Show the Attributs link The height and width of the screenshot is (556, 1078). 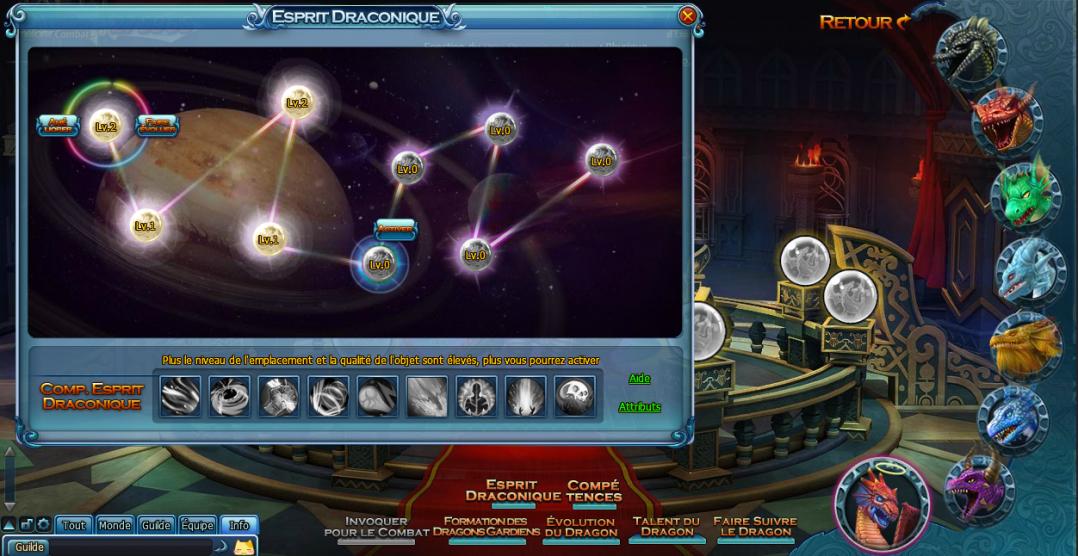639,407
